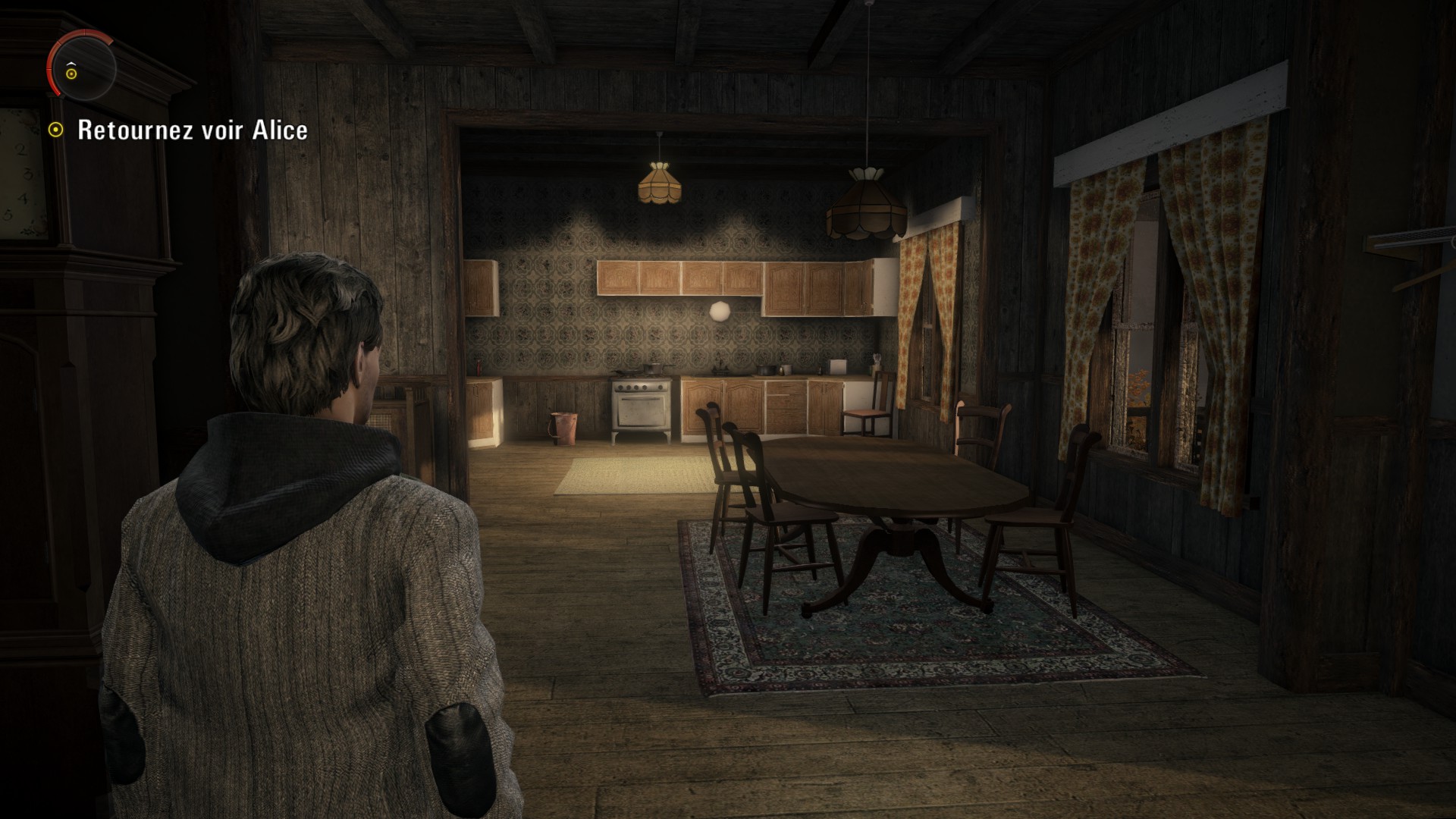Click the circular compass radar
1456x819 pixels.
82,67
